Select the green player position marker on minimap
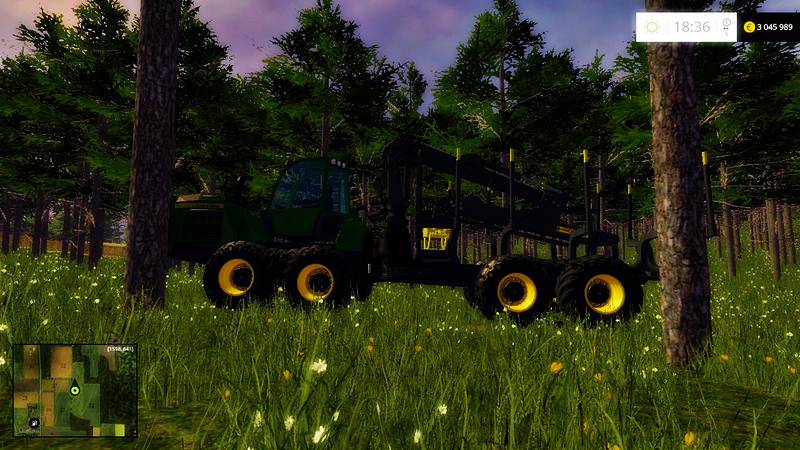Screen dimensions: 800x450 [x=74, y=389]
